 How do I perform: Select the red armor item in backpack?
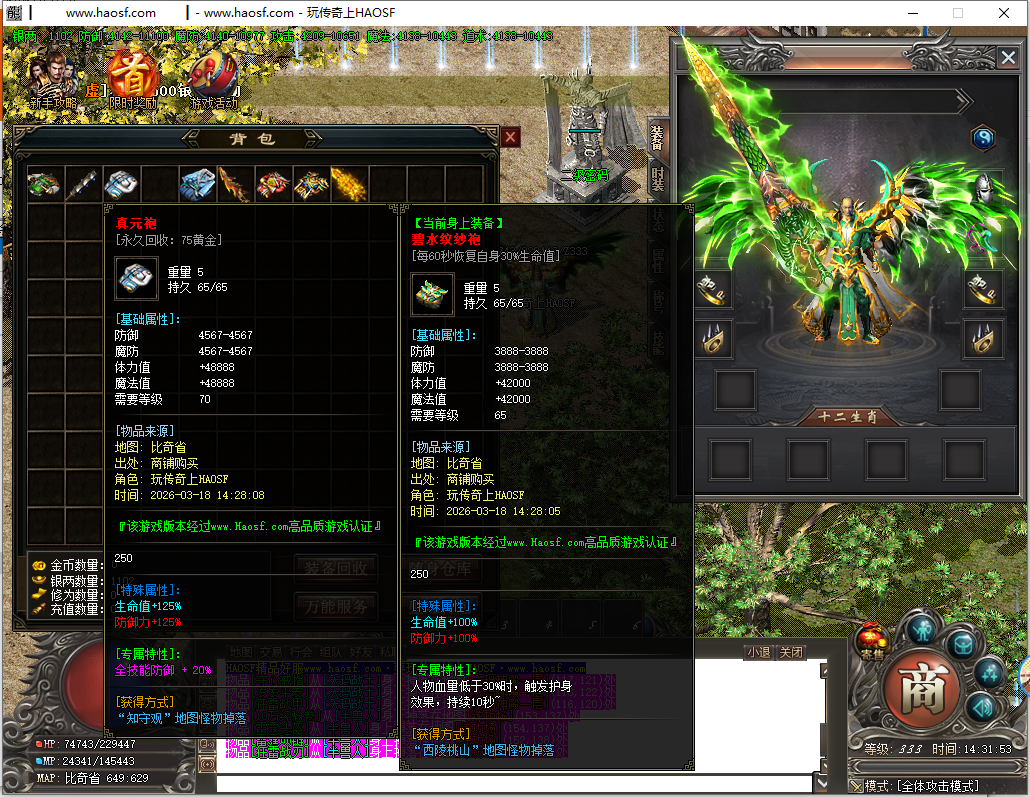click(273, 184)
